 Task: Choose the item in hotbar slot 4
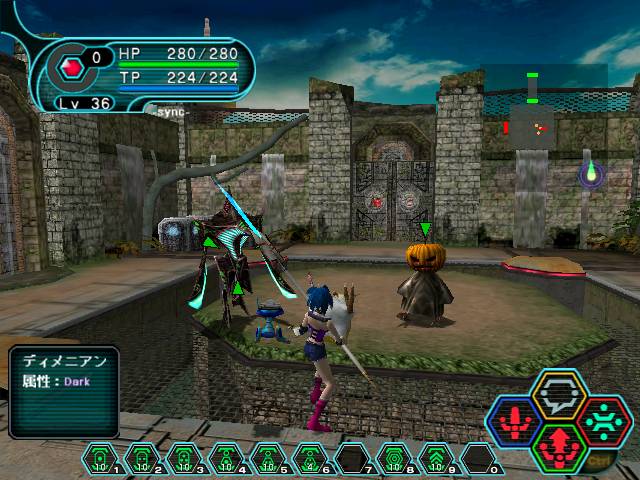[225, 459]
